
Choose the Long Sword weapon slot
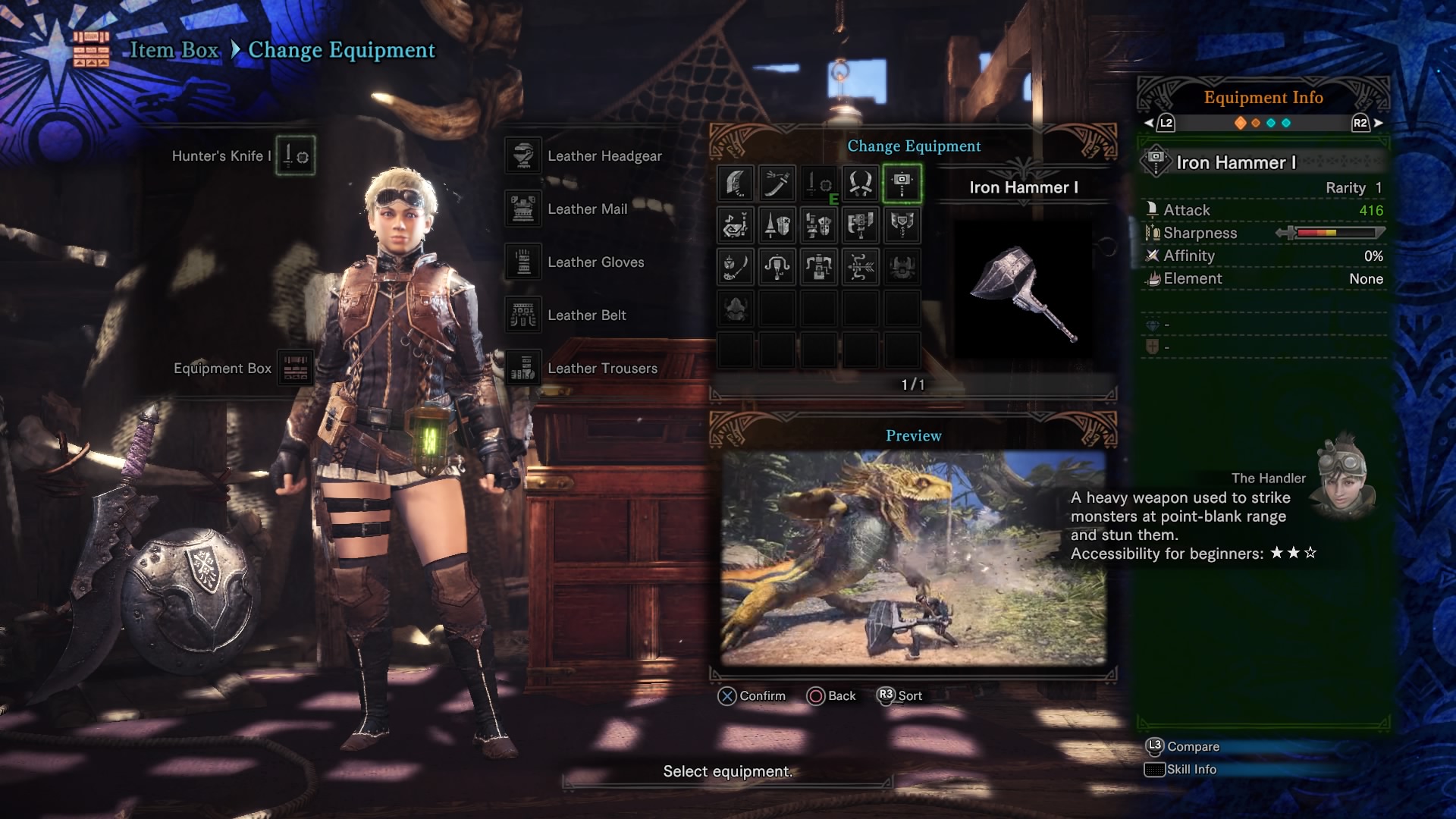pyautogui.click(x=777, y=184)
